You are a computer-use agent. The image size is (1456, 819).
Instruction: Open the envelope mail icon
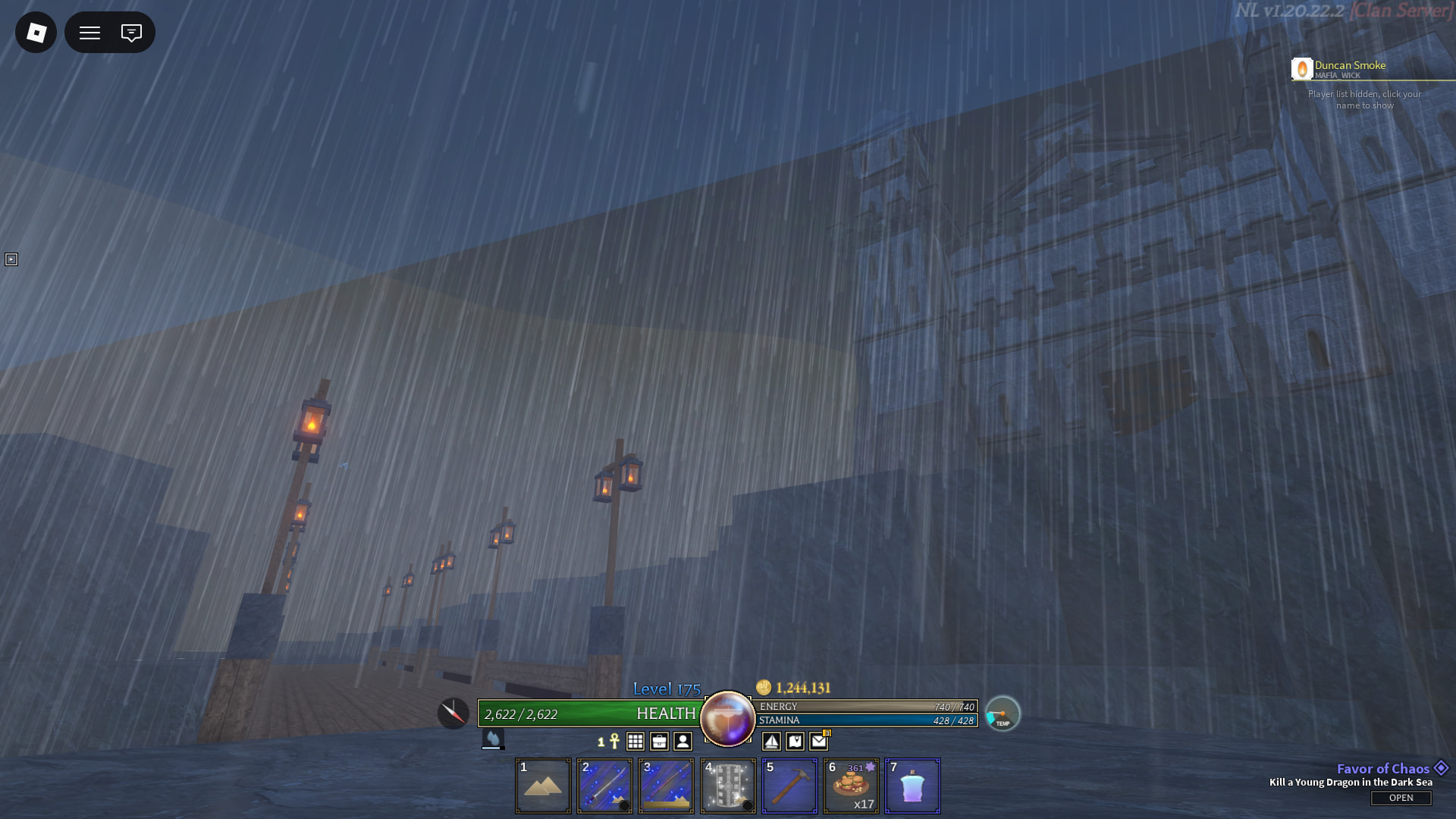click(x=818, y=741)
